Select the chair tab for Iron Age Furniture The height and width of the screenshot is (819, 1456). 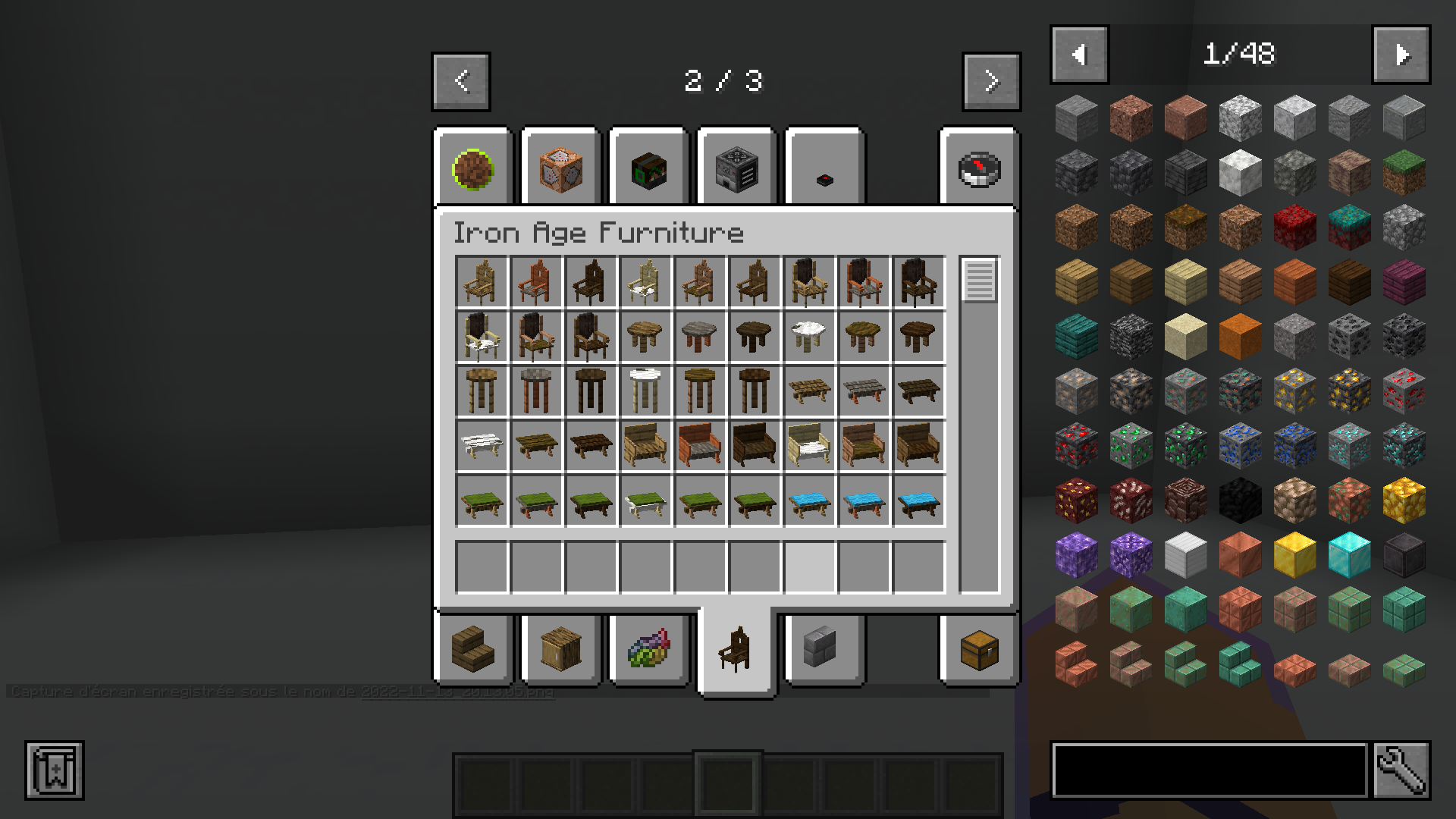(x=736, y=652)
